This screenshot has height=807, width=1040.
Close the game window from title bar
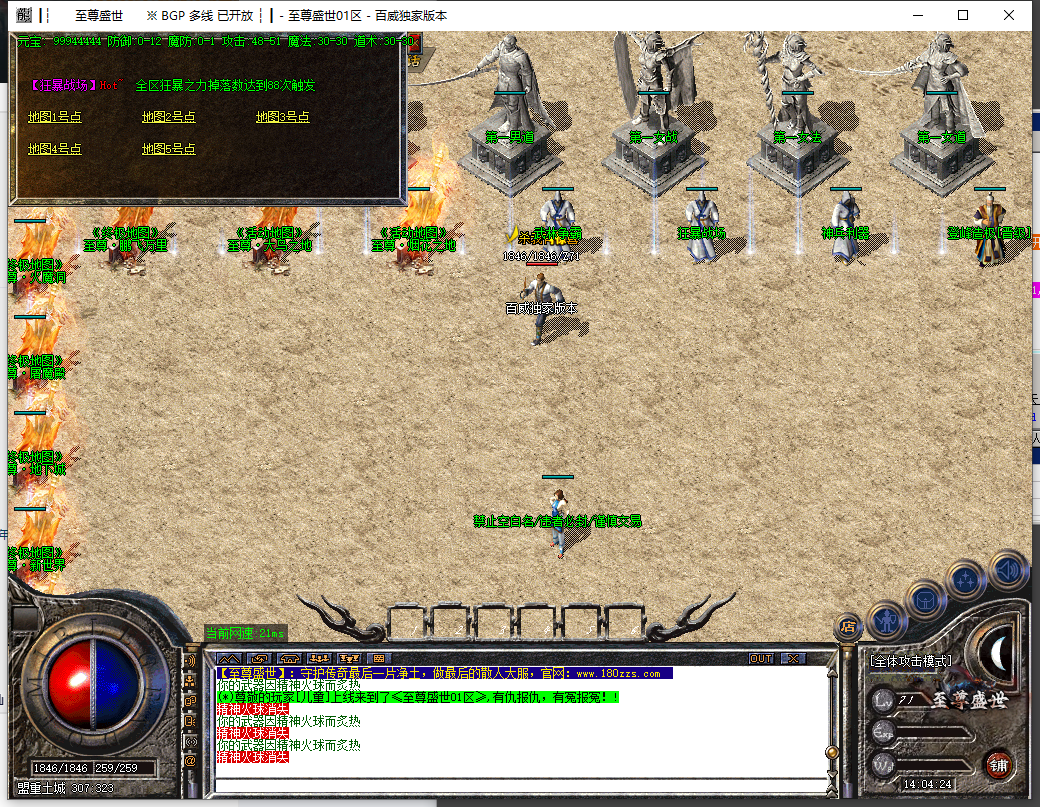1009,15
